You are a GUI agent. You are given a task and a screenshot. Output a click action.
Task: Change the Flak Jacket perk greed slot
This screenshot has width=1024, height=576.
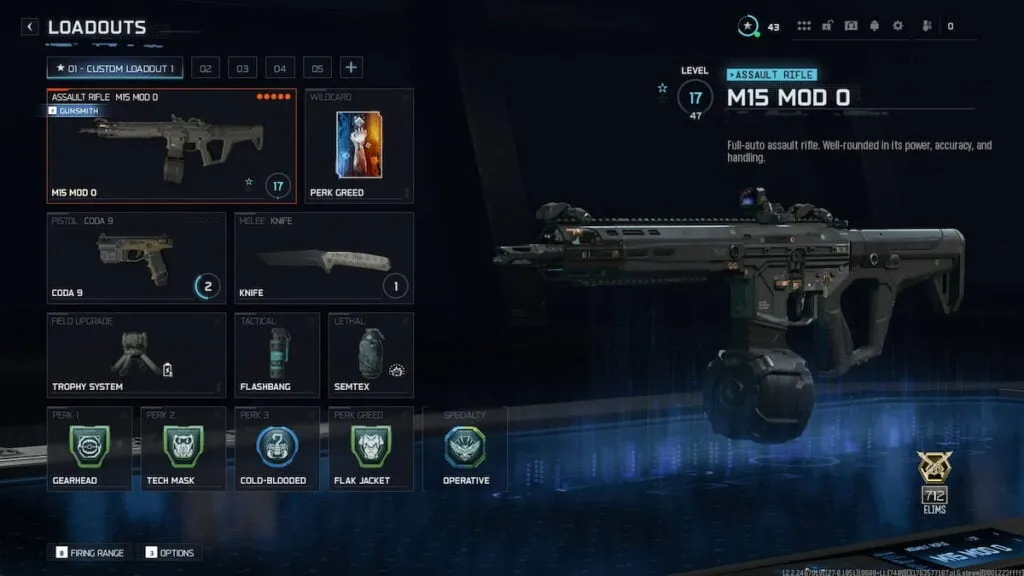click(x=371, y=448)
